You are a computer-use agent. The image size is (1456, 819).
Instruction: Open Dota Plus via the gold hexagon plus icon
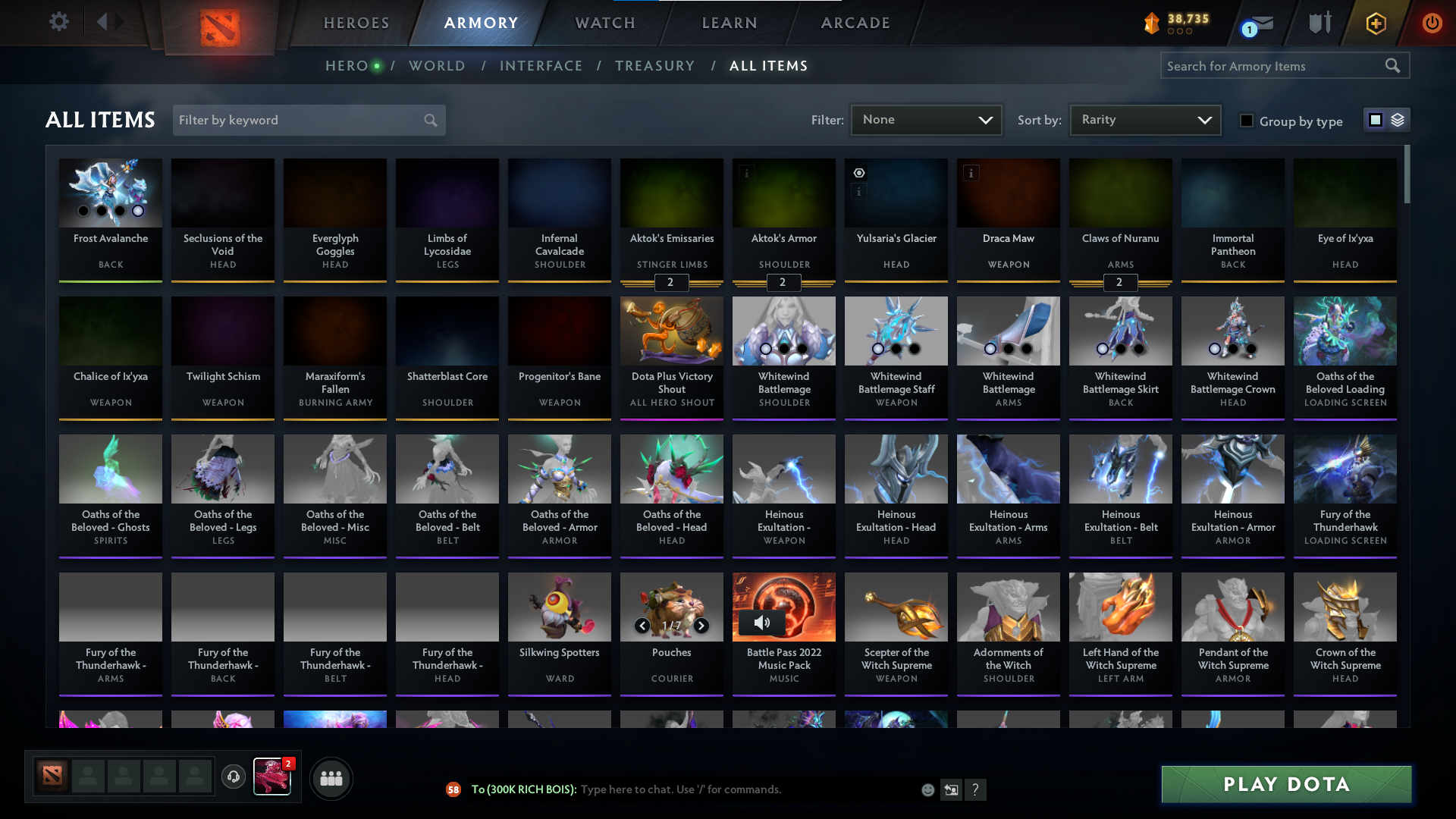(1375, 22)
